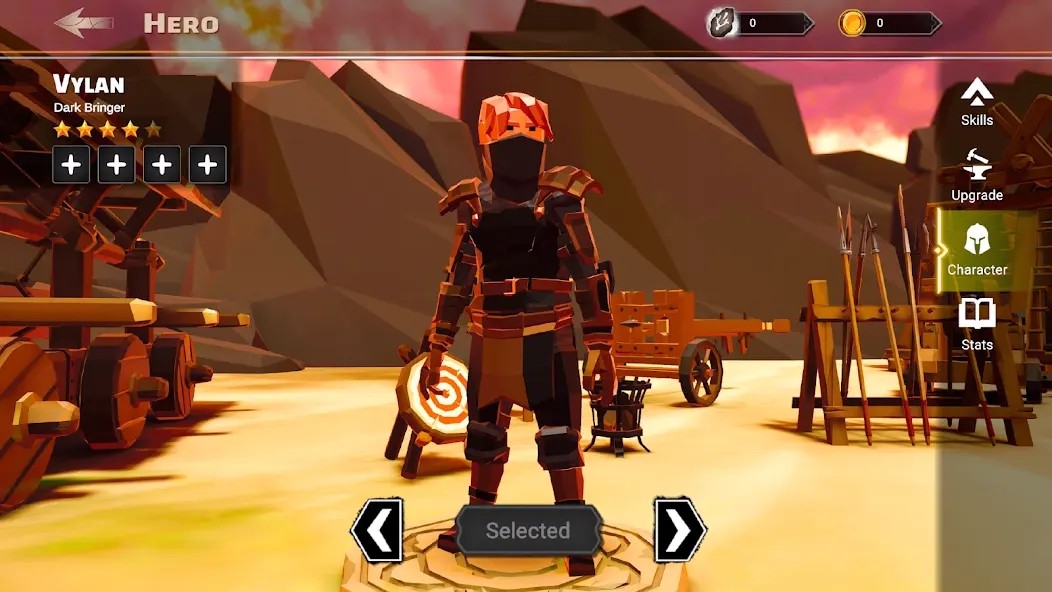The width and height of the screenshot is (1052, 592).
Task: Select the Character tab
Action: [x=977, y=250]
